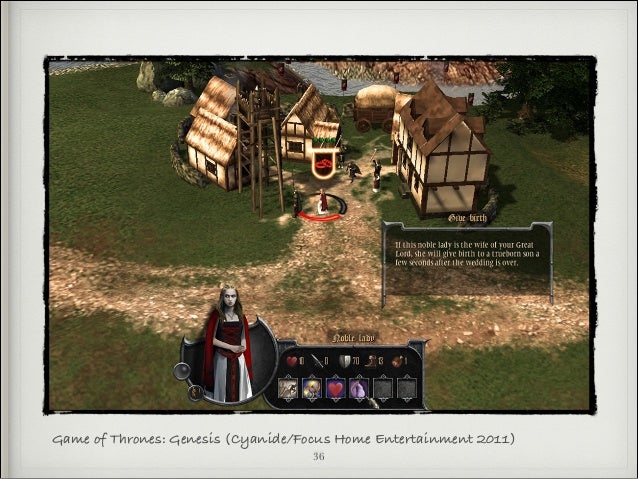Image resolution: width=638 pixels, height=479 pixels.
Task: Activate the golden figure action on blue background
Action: pos(312,388)
